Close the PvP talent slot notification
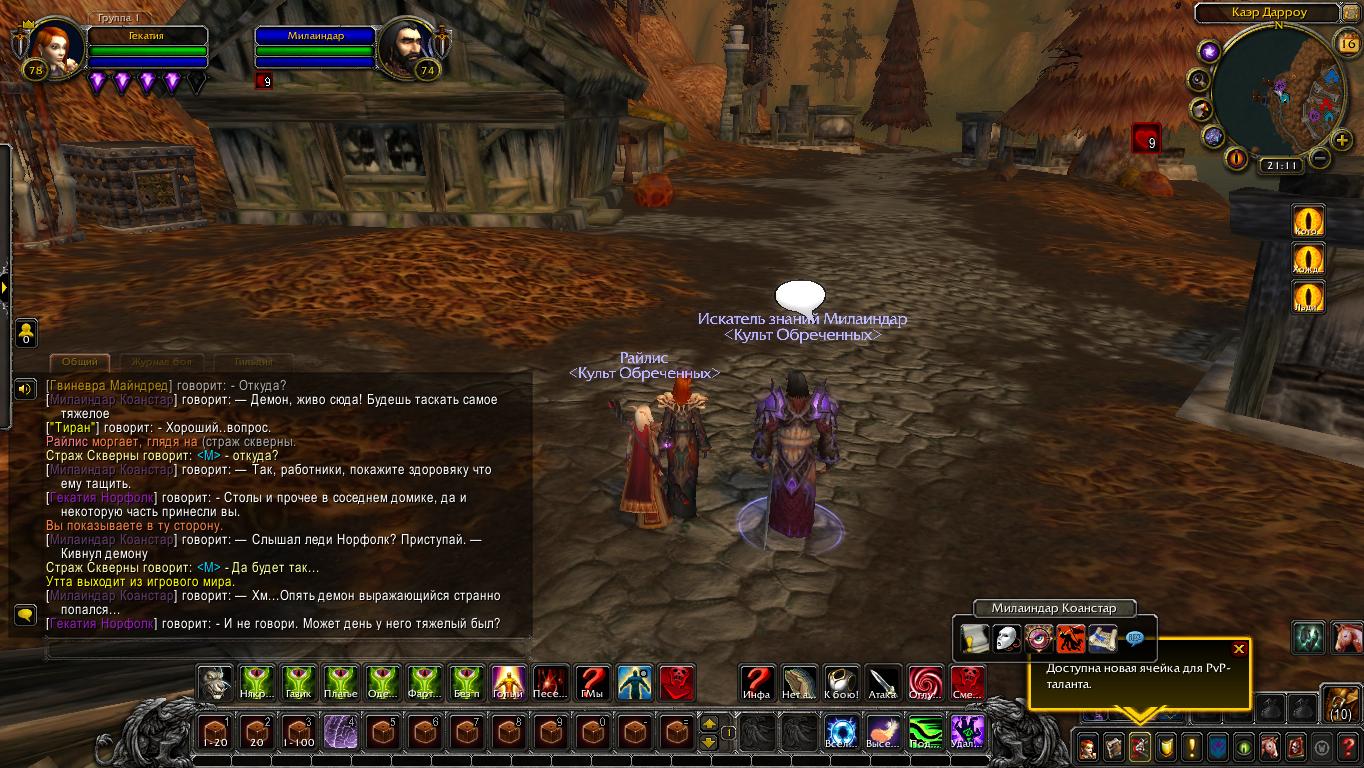The height and width of the screenshot is (768, 1364). 1239,649
